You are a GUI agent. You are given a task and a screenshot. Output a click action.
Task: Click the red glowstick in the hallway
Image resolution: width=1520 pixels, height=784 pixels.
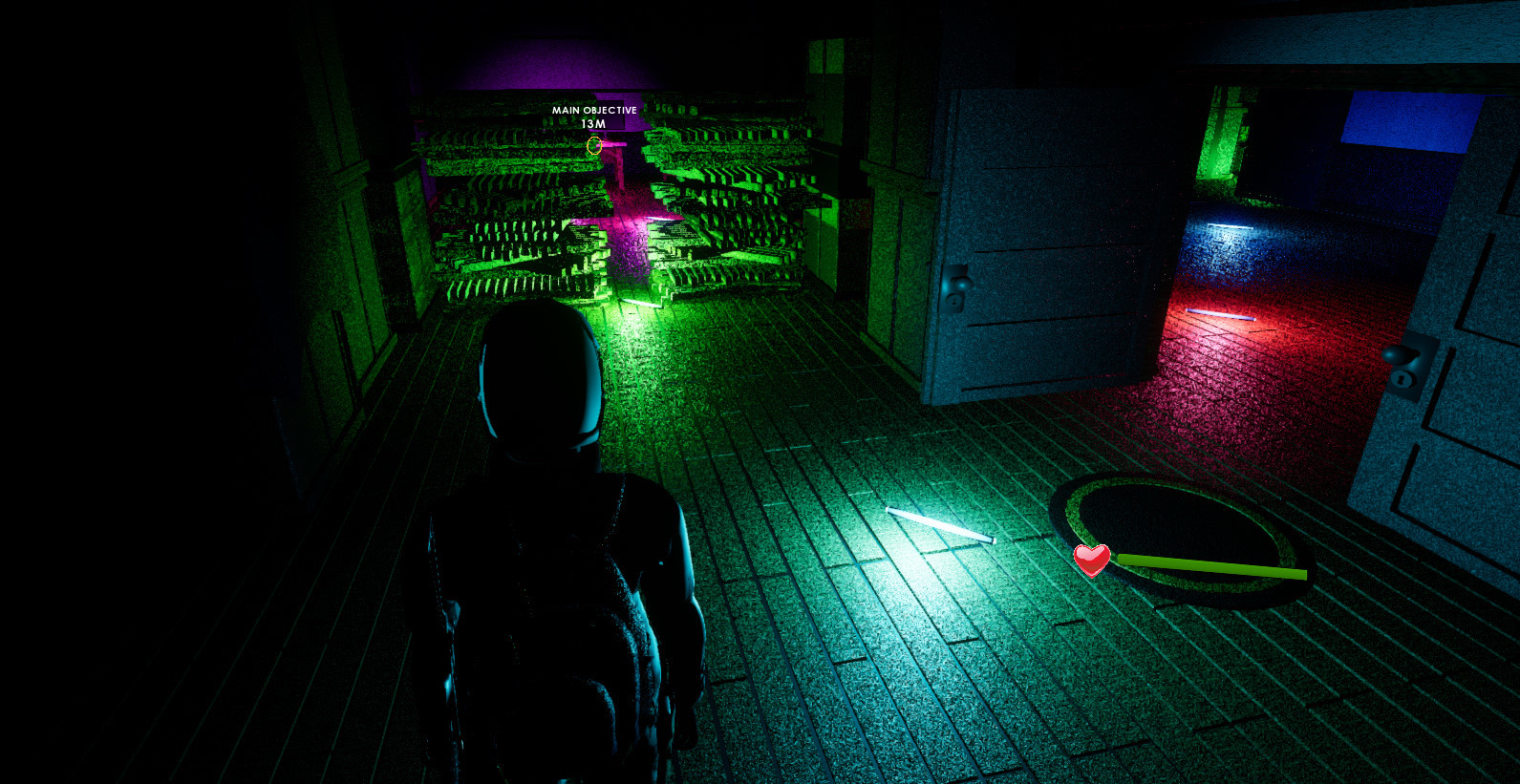point(1219,312)
